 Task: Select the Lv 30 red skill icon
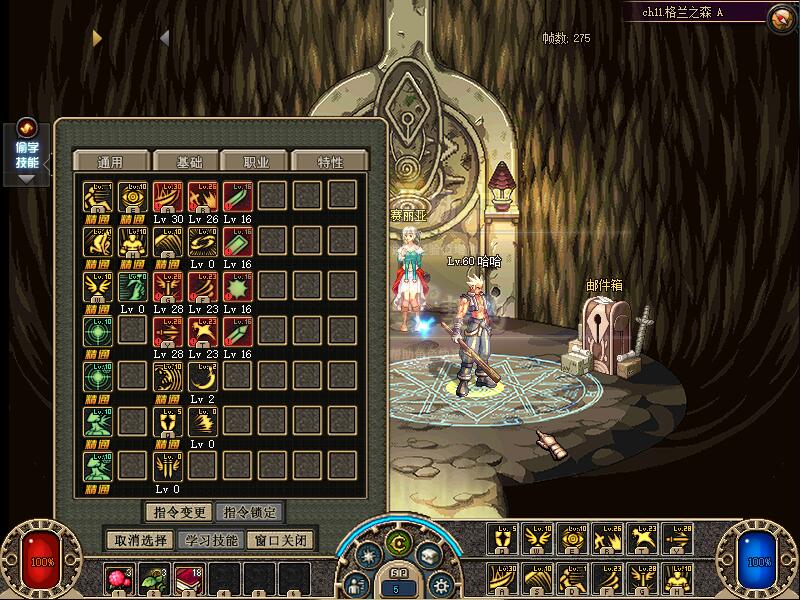pyautogui.click(x=168, y=196)
